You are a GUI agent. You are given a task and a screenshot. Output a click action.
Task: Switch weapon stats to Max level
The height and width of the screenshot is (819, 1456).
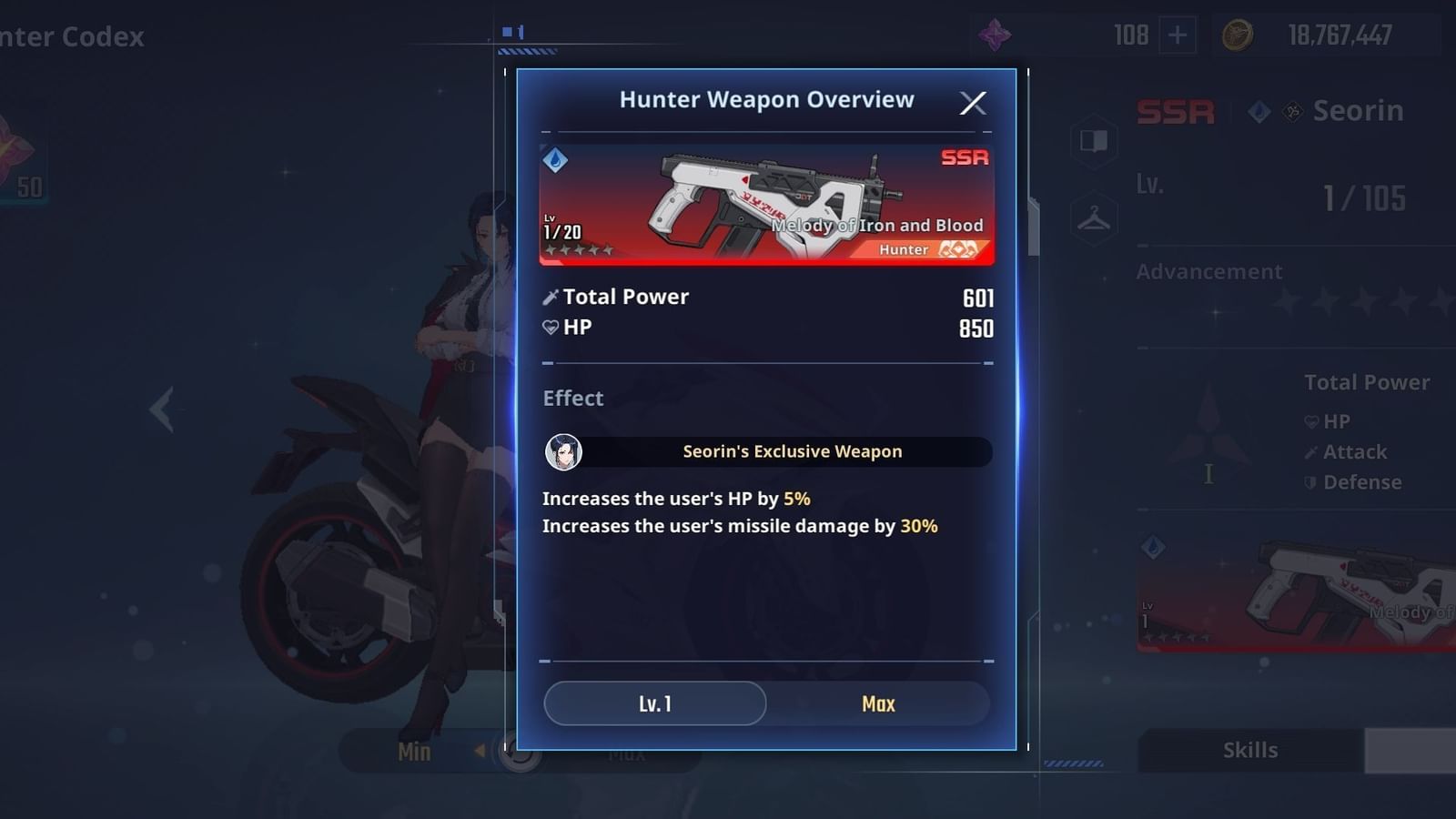[x=878, y=703]
